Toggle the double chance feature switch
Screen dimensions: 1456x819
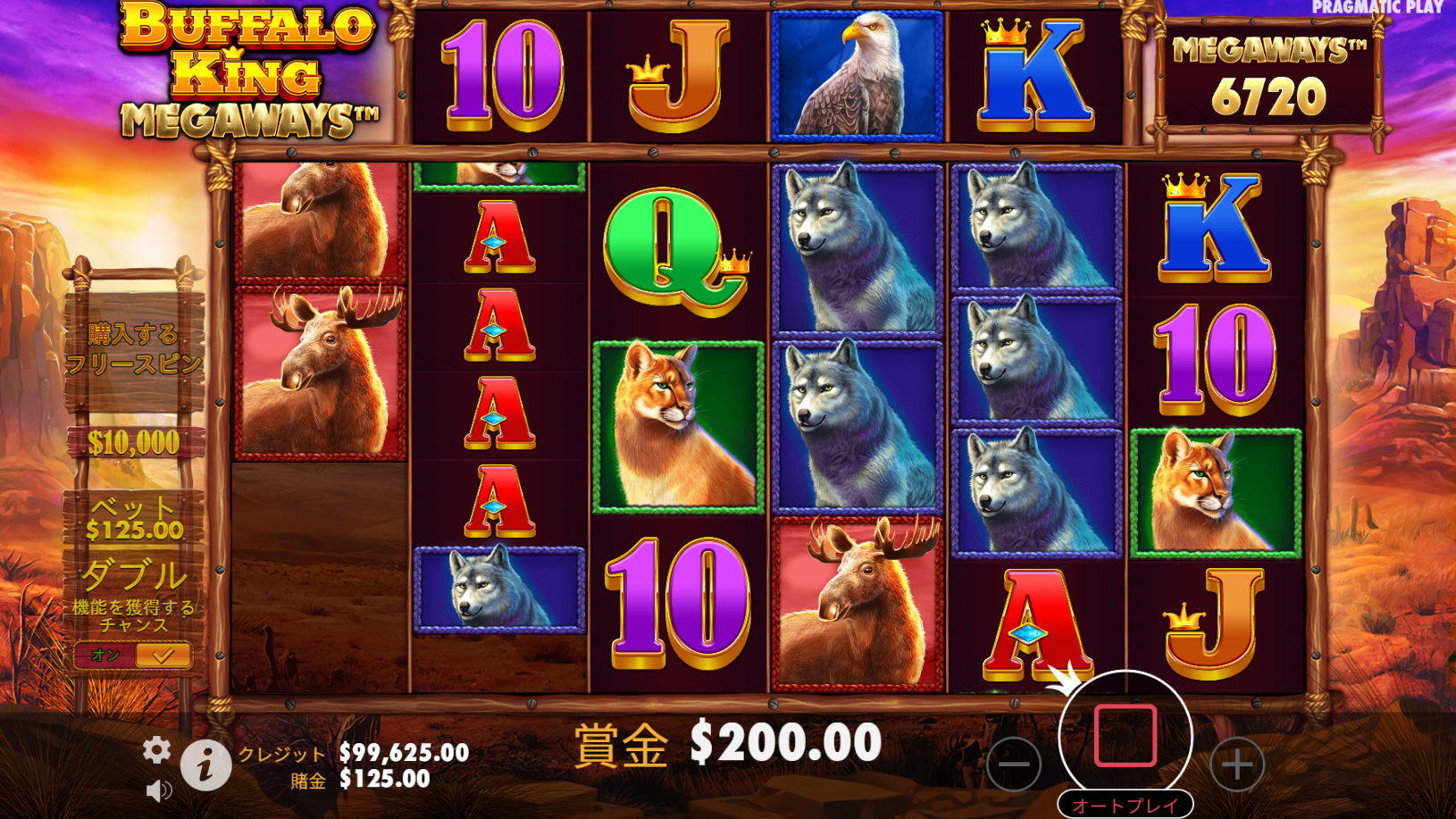(x=134, y=656)
